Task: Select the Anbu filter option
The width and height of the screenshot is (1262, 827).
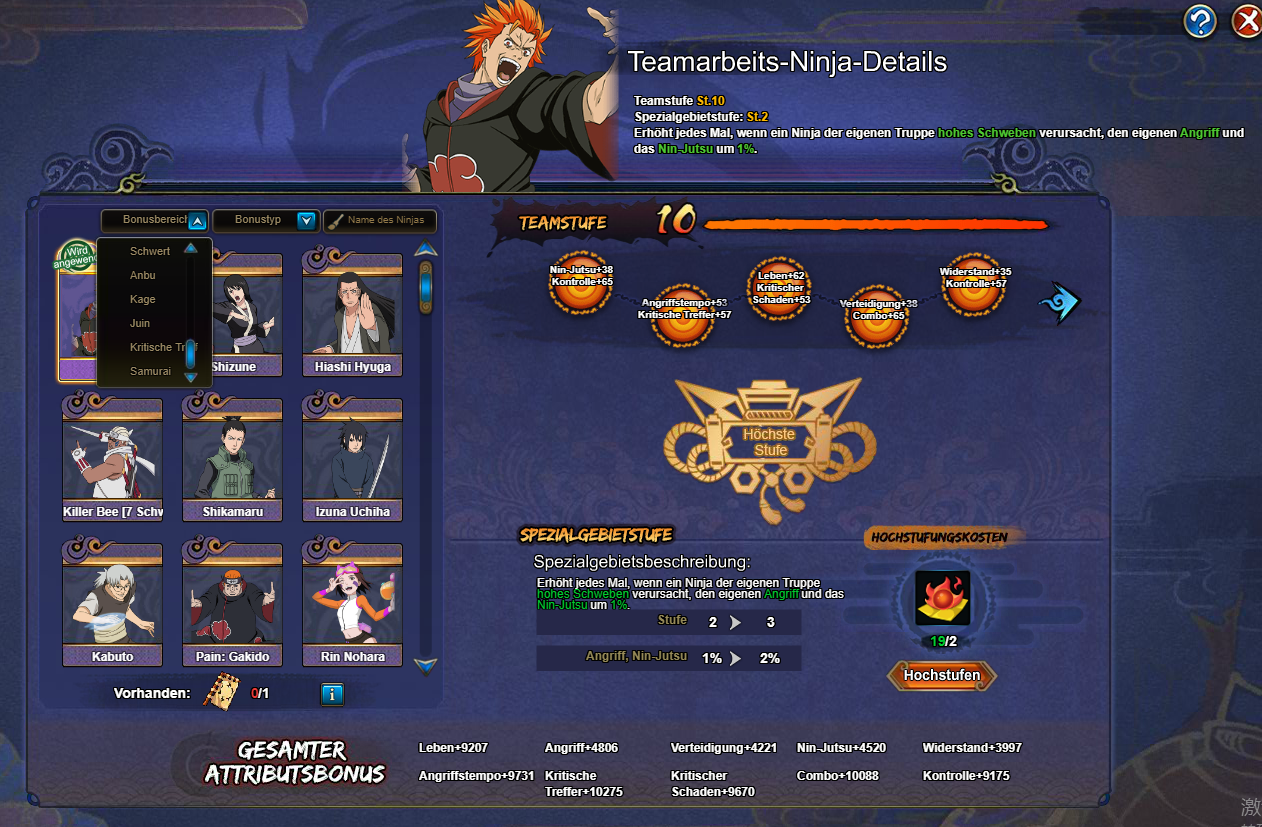Action: coord(143,275)
